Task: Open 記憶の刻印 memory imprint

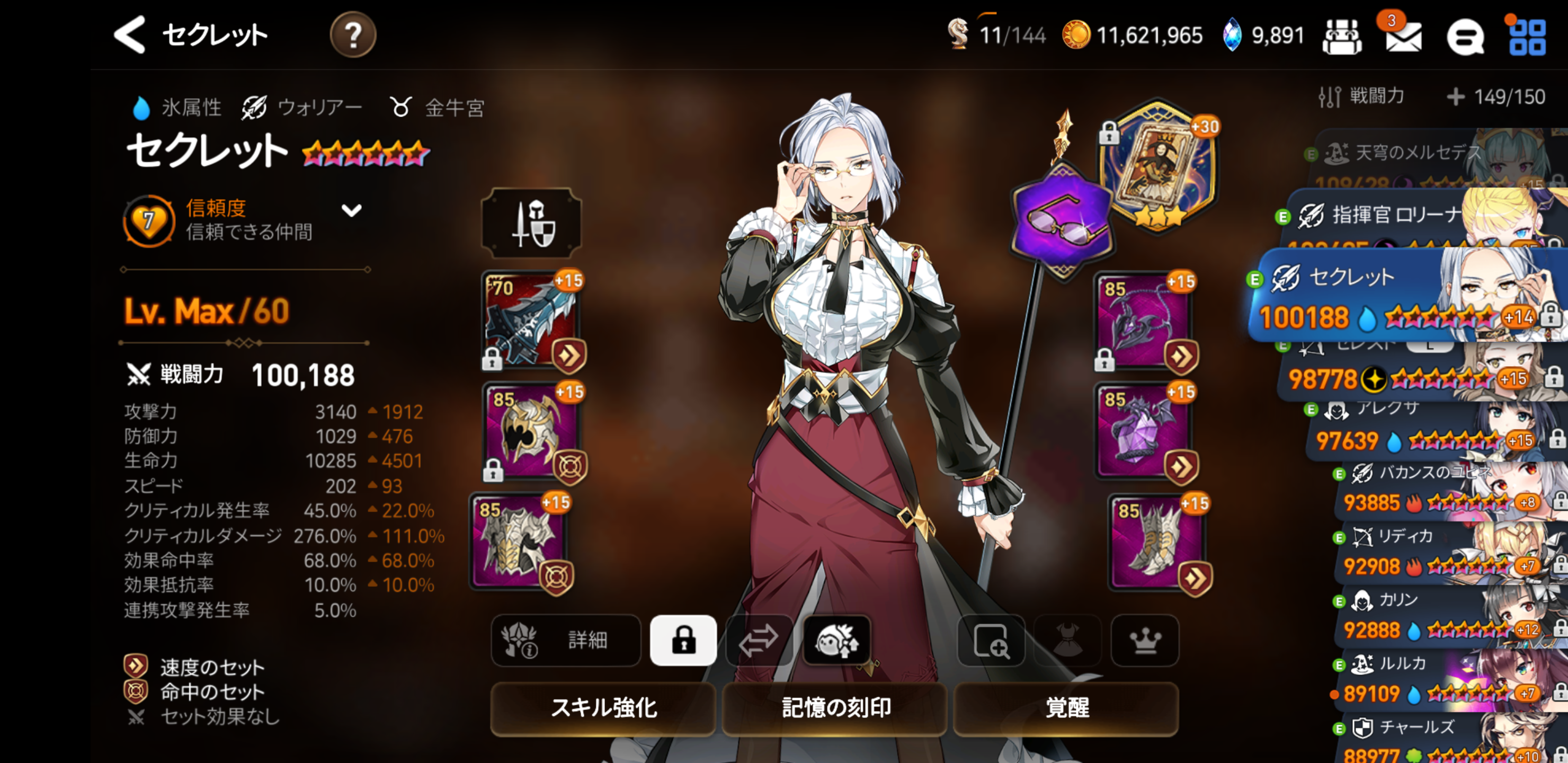Action: coord(834,707)
